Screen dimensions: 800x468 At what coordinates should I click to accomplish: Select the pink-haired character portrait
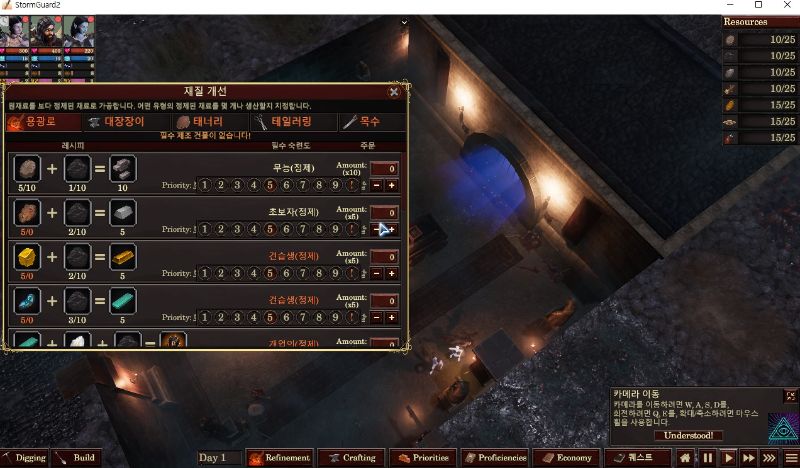point(16,31)
